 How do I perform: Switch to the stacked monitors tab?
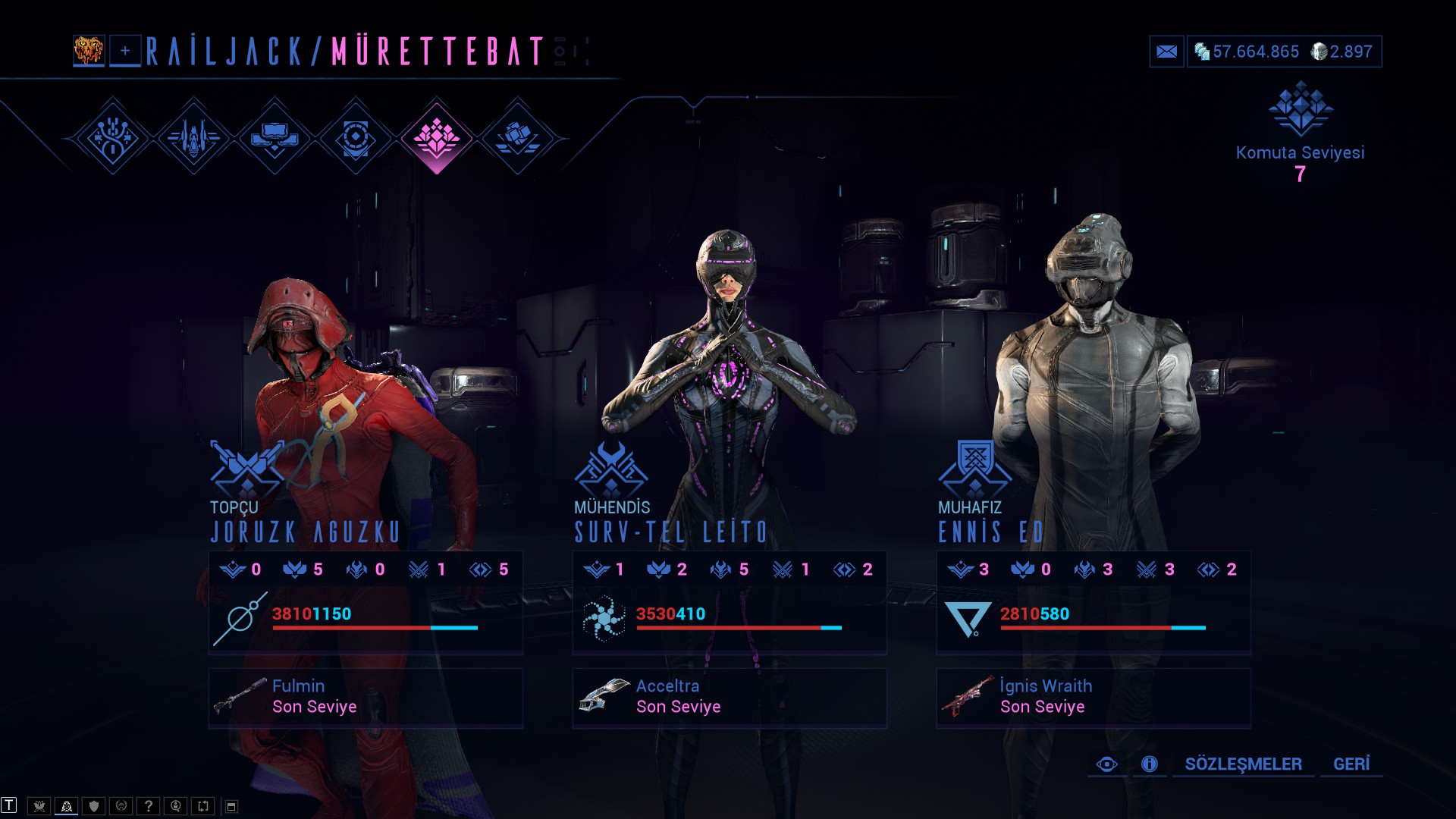point(275,138)
